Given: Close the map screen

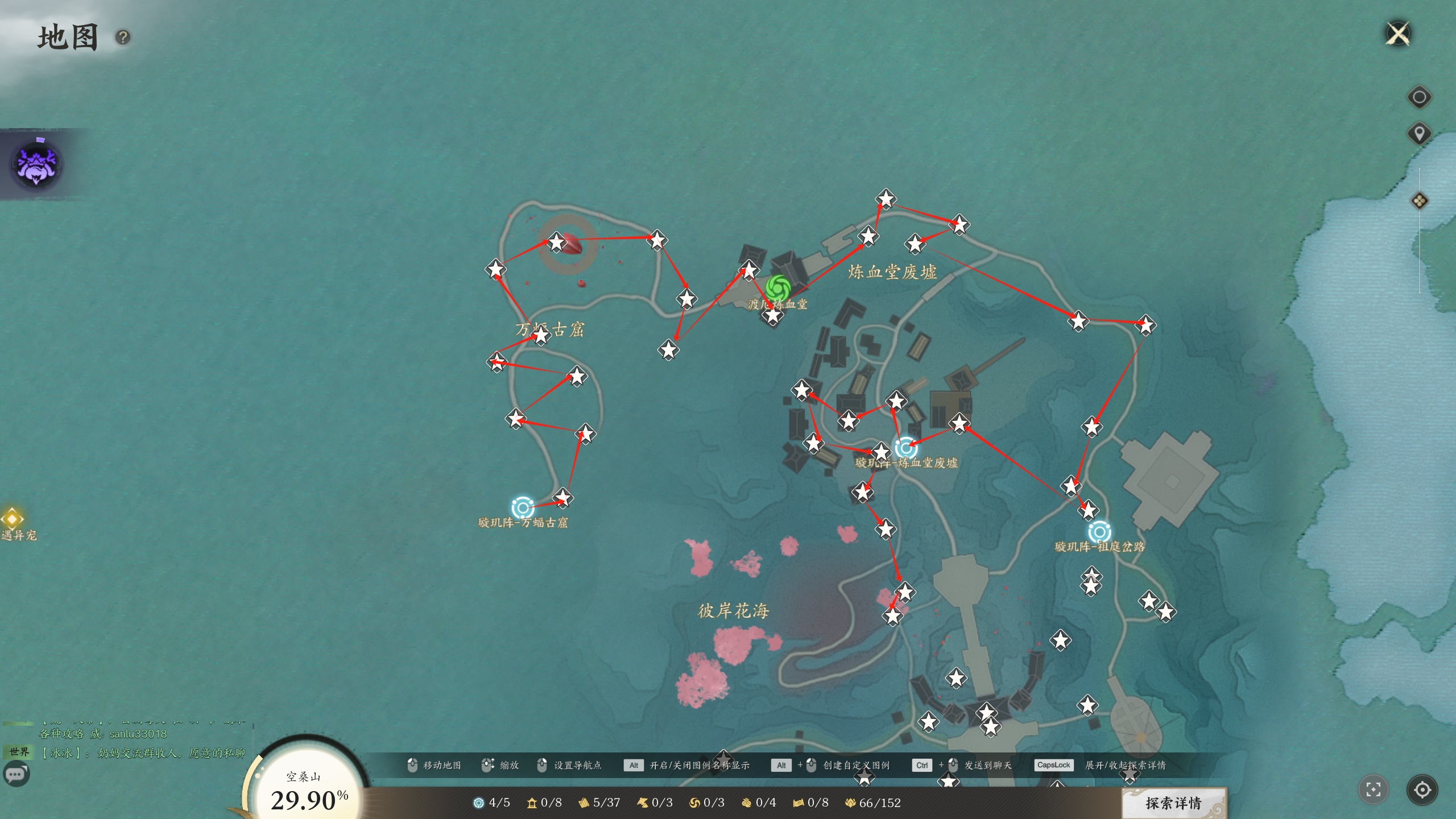Looking at the screenshot, I should click(x=1399, y=34).
